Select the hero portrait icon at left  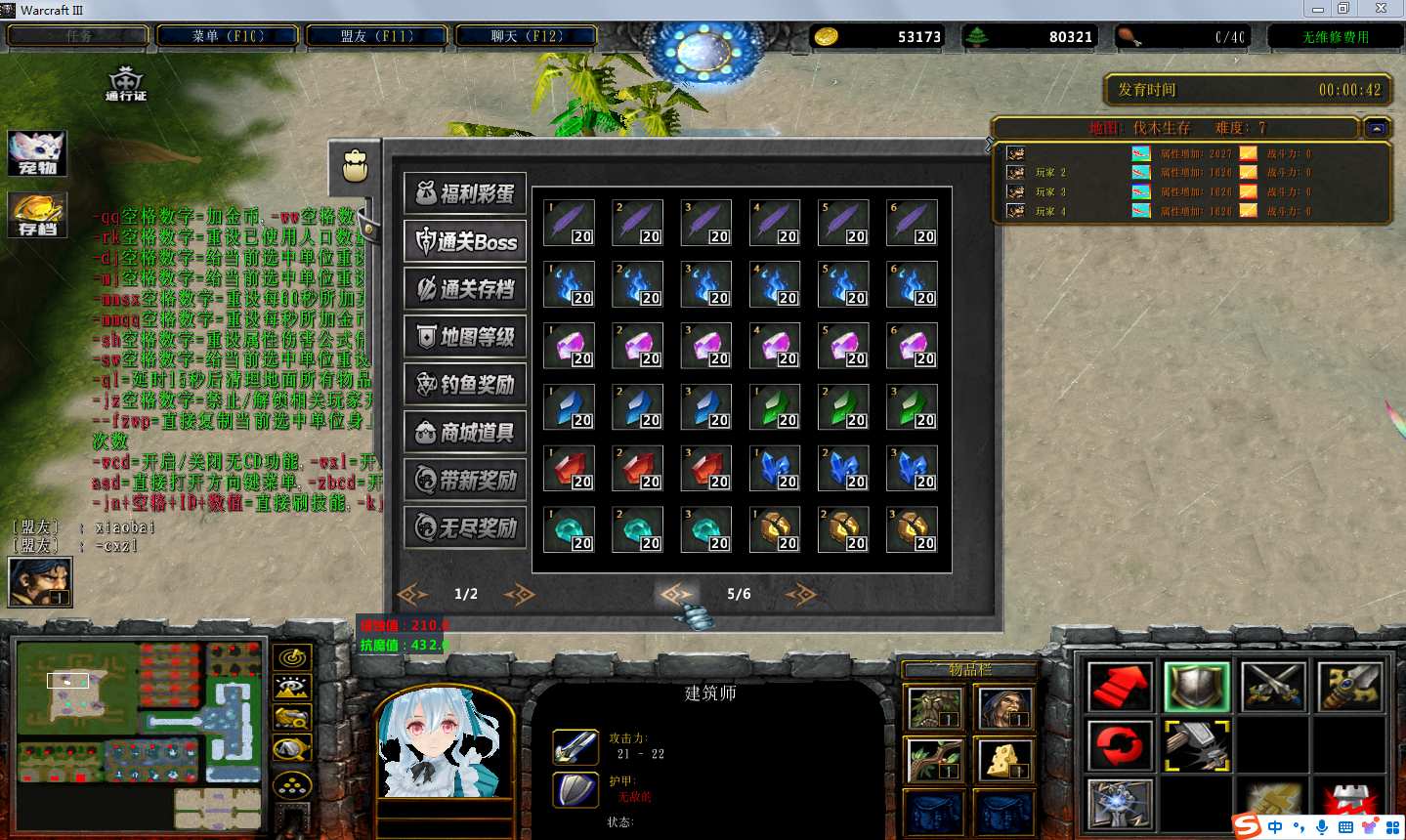(39, 581)
